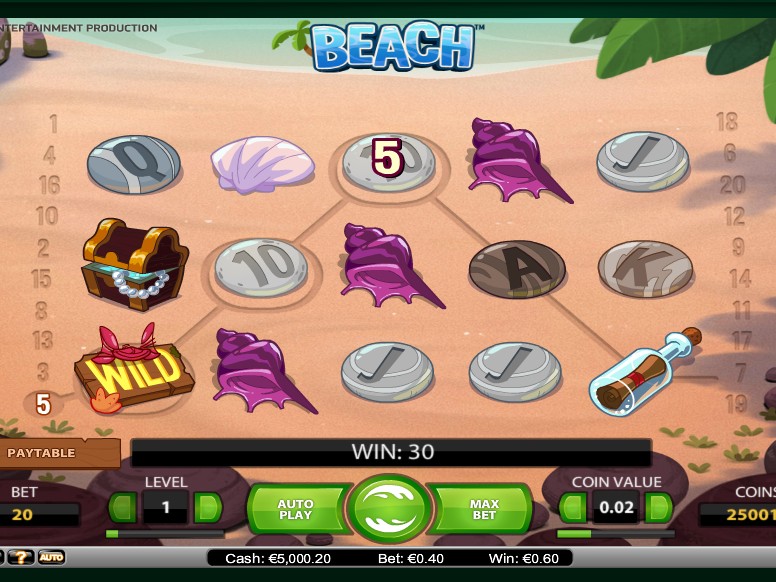Open the Paytable

point(42,453)
